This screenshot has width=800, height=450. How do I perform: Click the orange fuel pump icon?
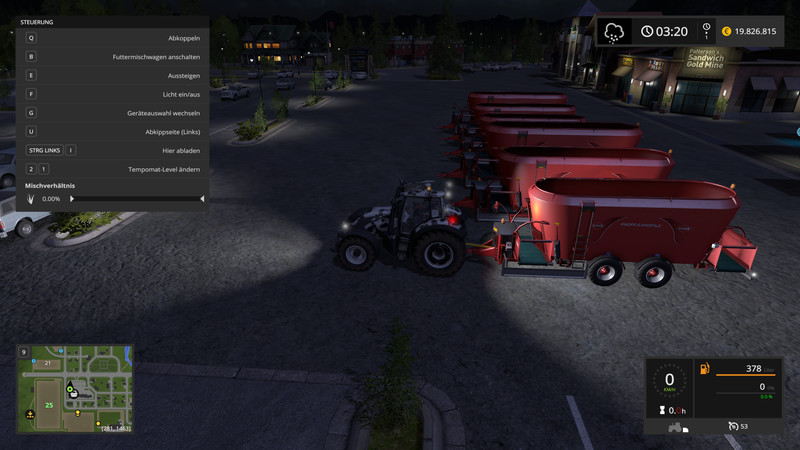tap(705, 370)
